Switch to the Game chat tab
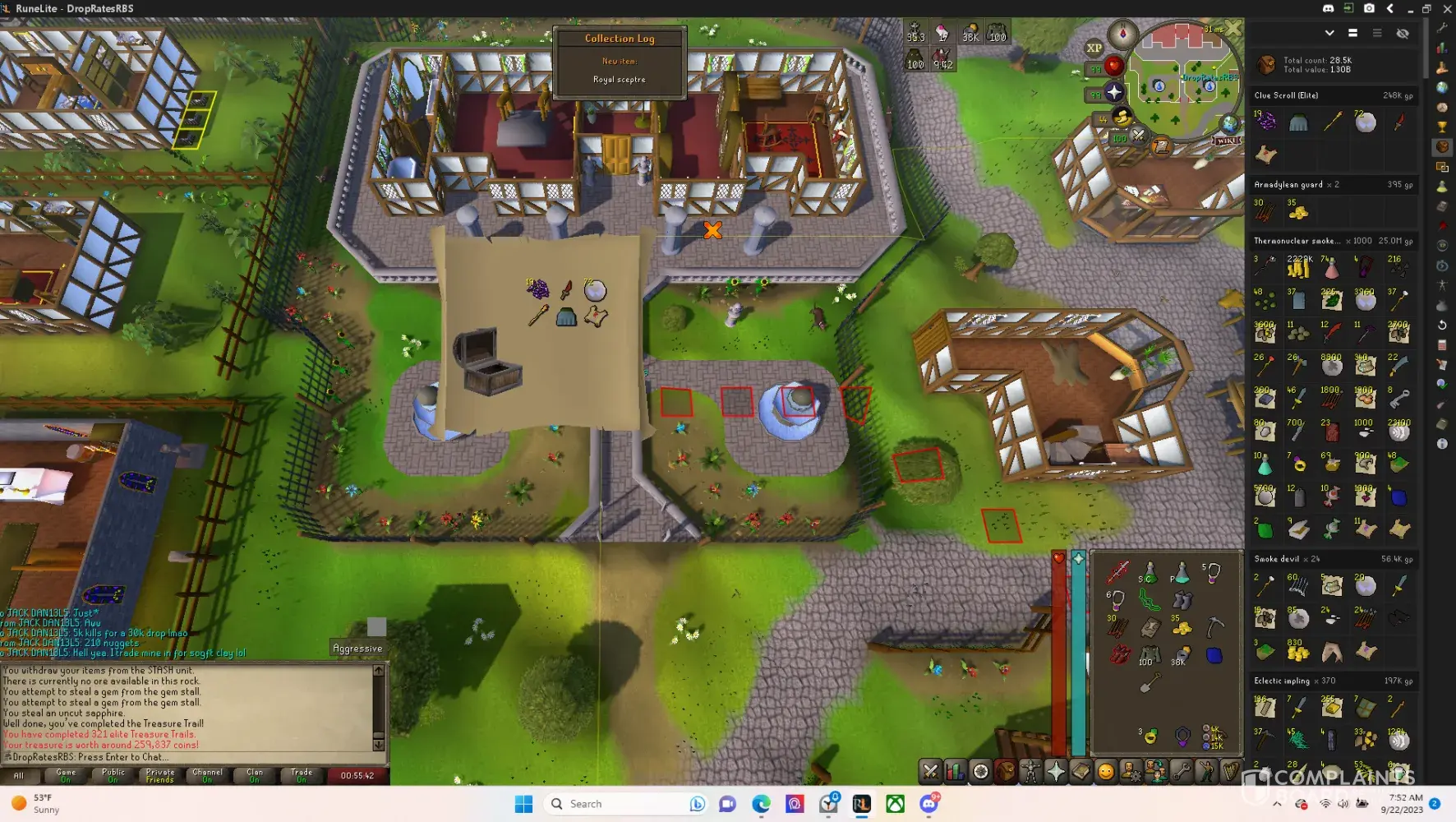Screen dimensions: 1456x822 [66, 775]
